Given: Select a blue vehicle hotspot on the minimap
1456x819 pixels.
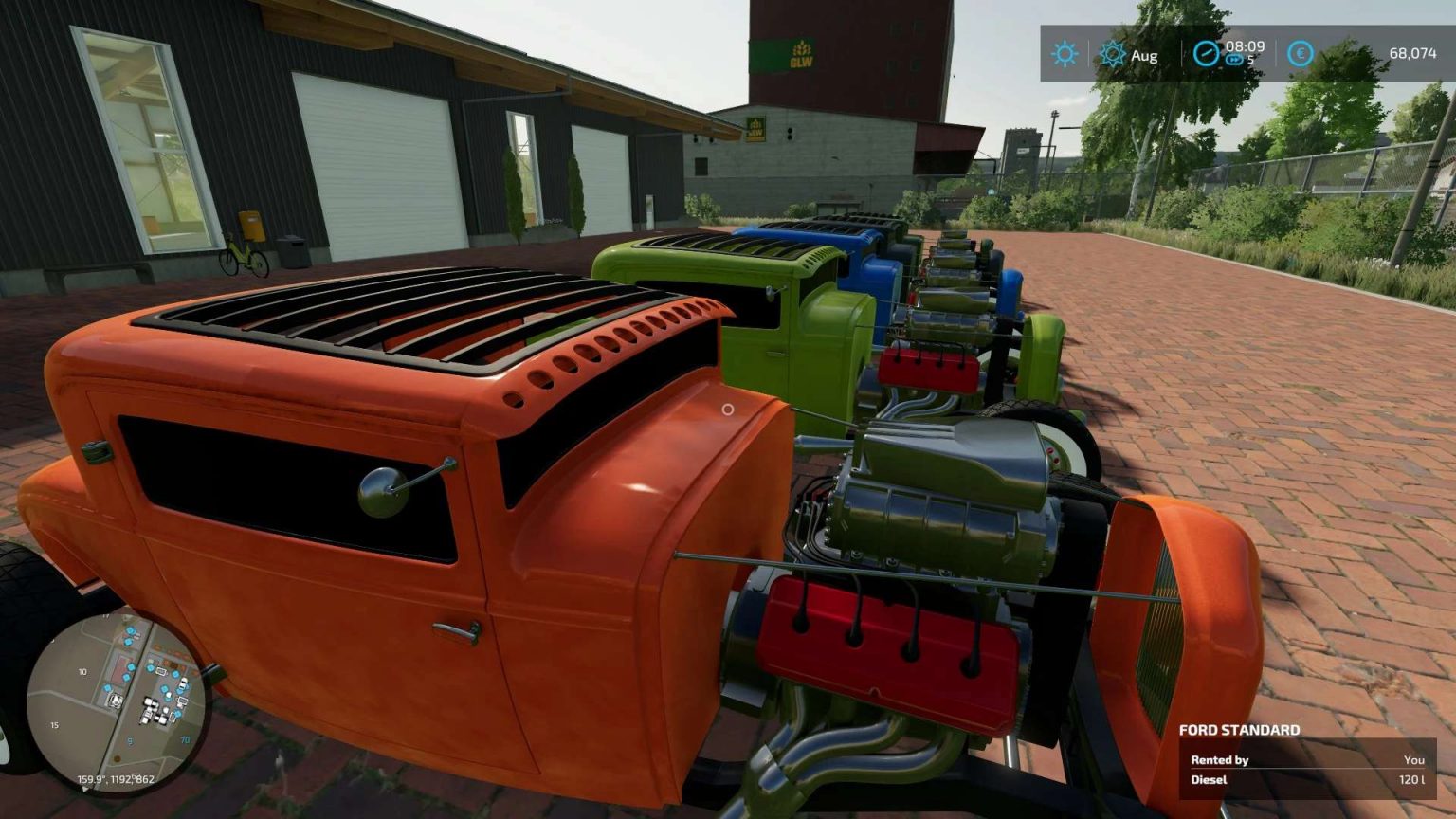Looking at the screenshot, I should pyautogui.click(x=131, y=630).
